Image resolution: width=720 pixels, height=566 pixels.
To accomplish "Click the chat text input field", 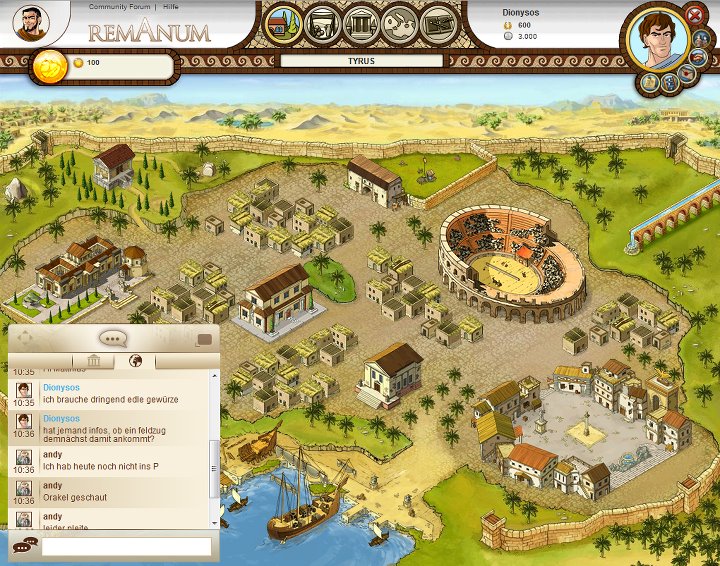I will pyautogui.click(x=126, y=547).
